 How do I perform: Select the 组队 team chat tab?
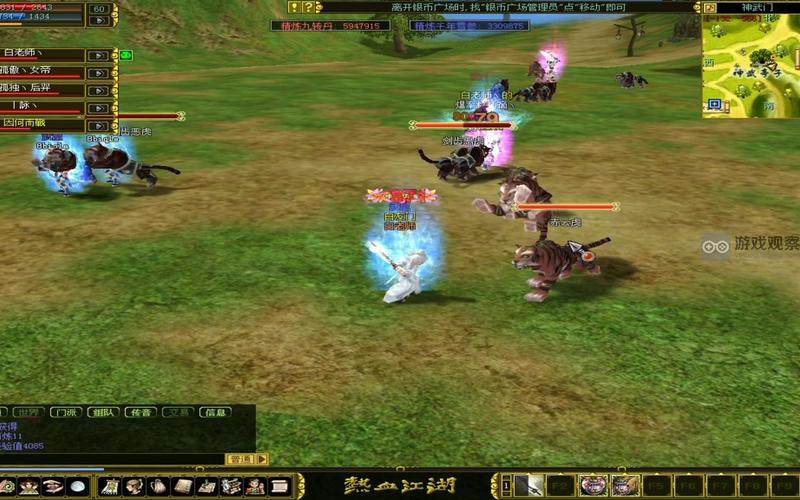coord(102,412)
